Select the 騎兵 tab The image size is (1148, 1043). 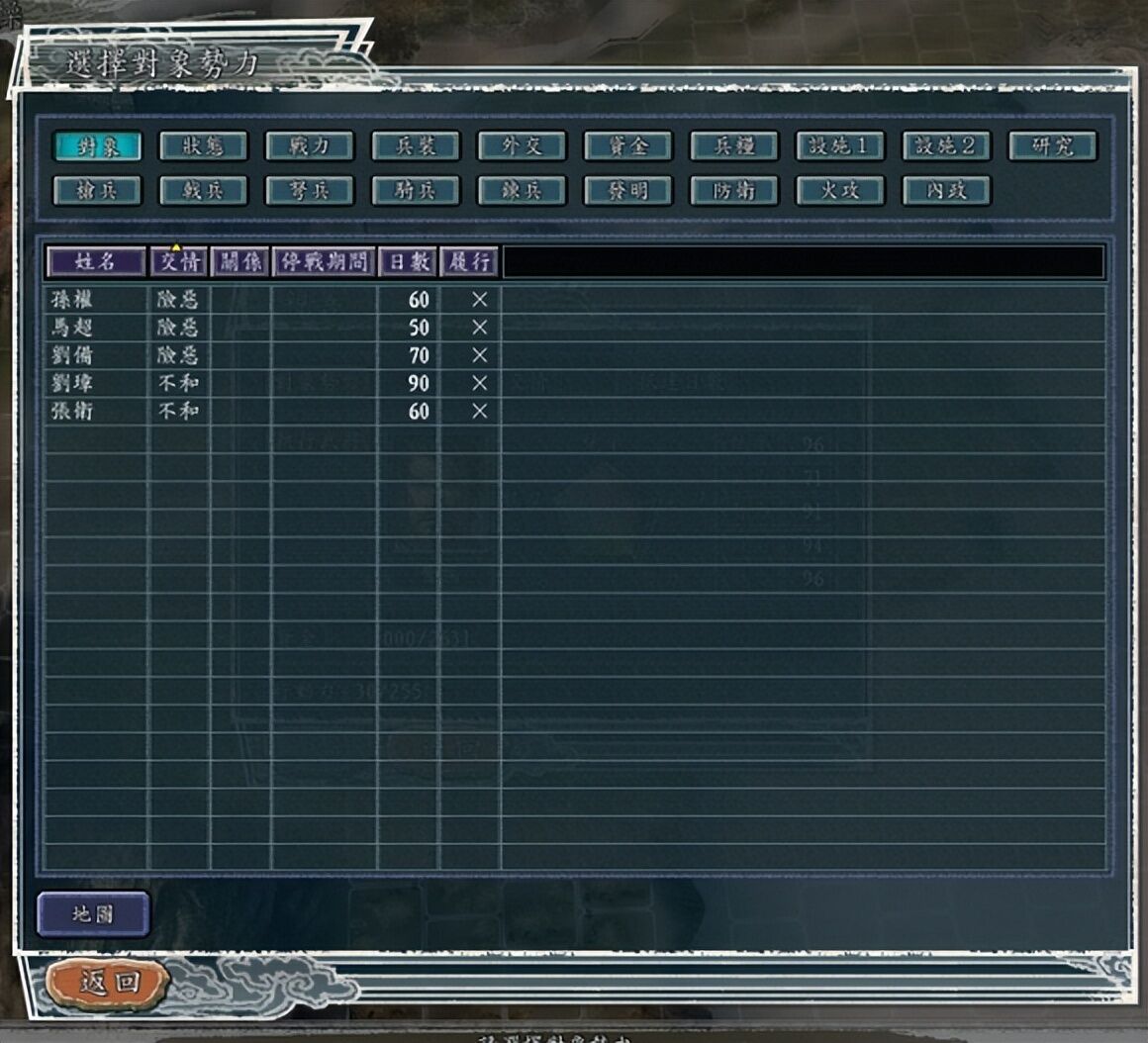pos(416,190)
